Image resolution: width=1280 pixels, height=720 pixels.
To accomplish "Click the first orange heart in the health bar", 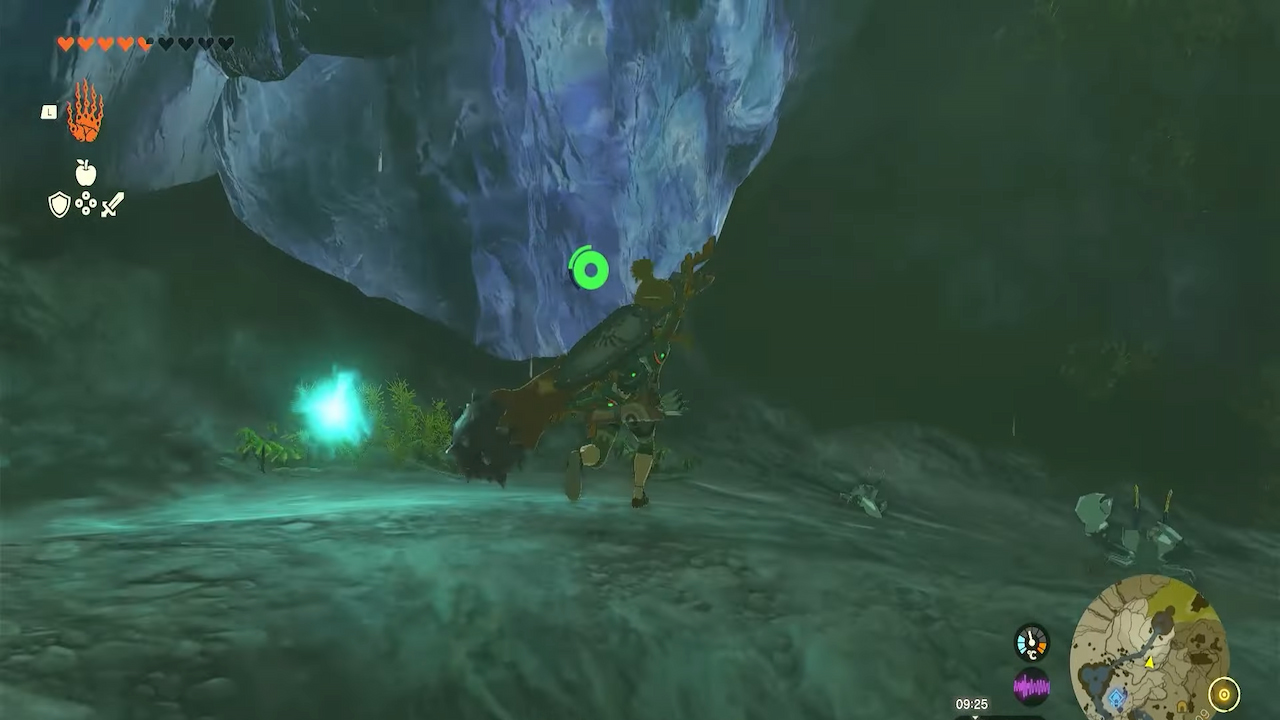I will tap(65, 43).
